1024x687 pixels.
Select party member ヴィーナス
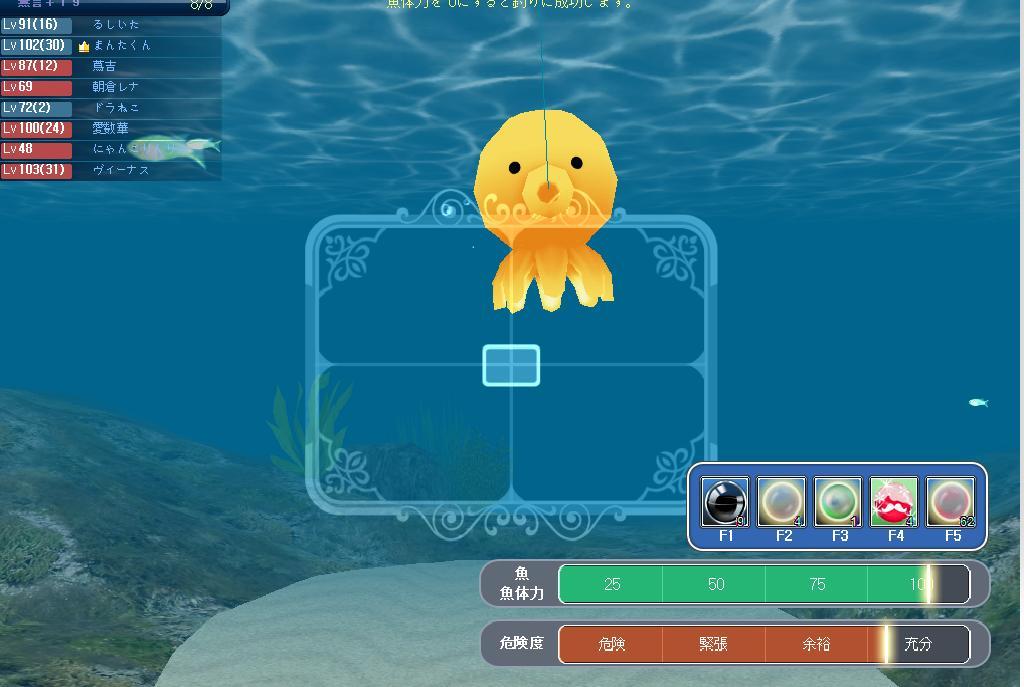click(x=120, y=170)
